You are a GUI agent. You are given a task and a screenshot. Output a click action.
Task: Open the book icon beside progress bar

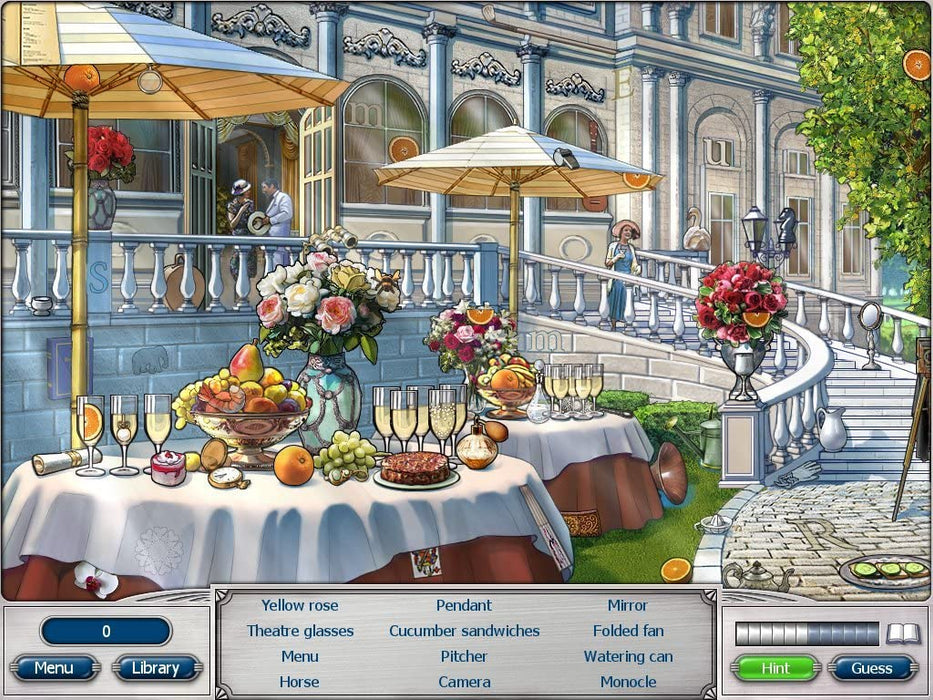[x=902, y=633]
